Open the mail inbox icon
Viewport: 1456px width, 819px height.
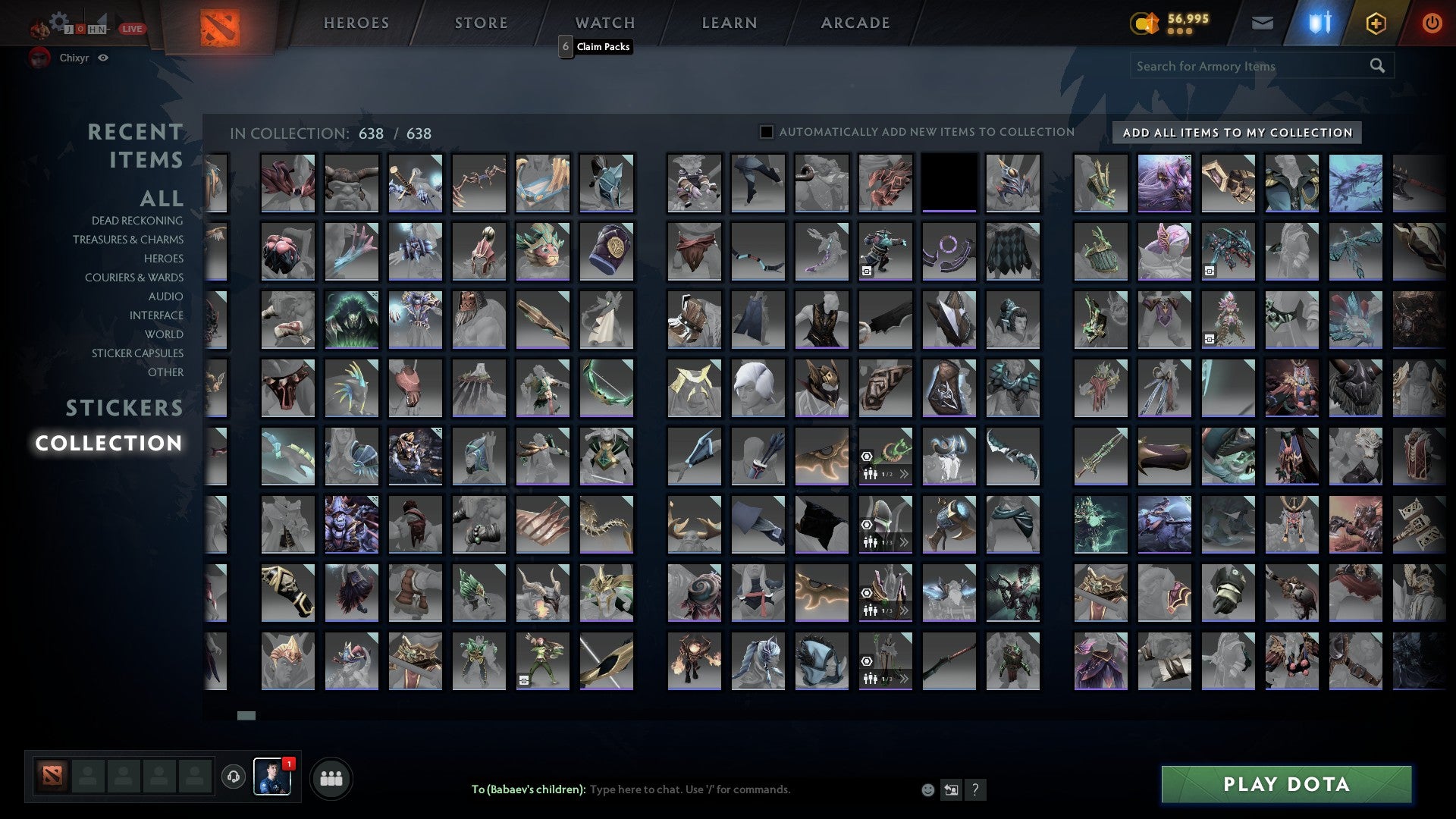click(x=1262, y=23)
